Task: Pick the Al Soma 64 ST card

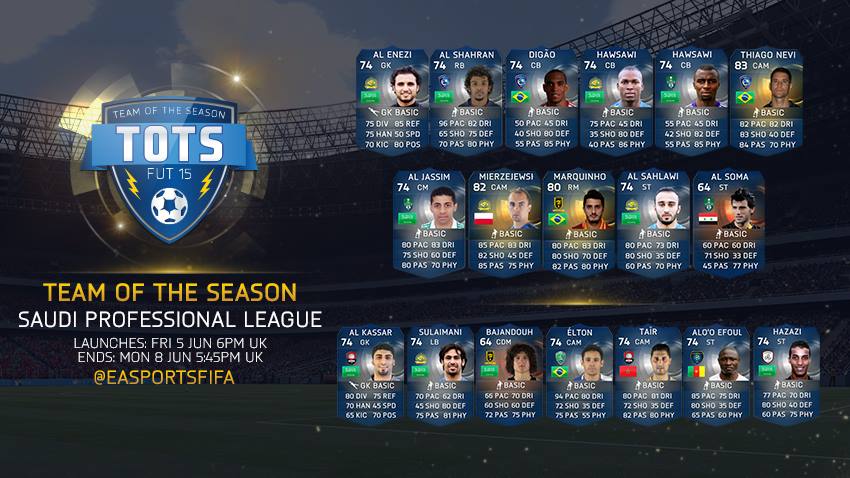Action: [x=727, y=221]
